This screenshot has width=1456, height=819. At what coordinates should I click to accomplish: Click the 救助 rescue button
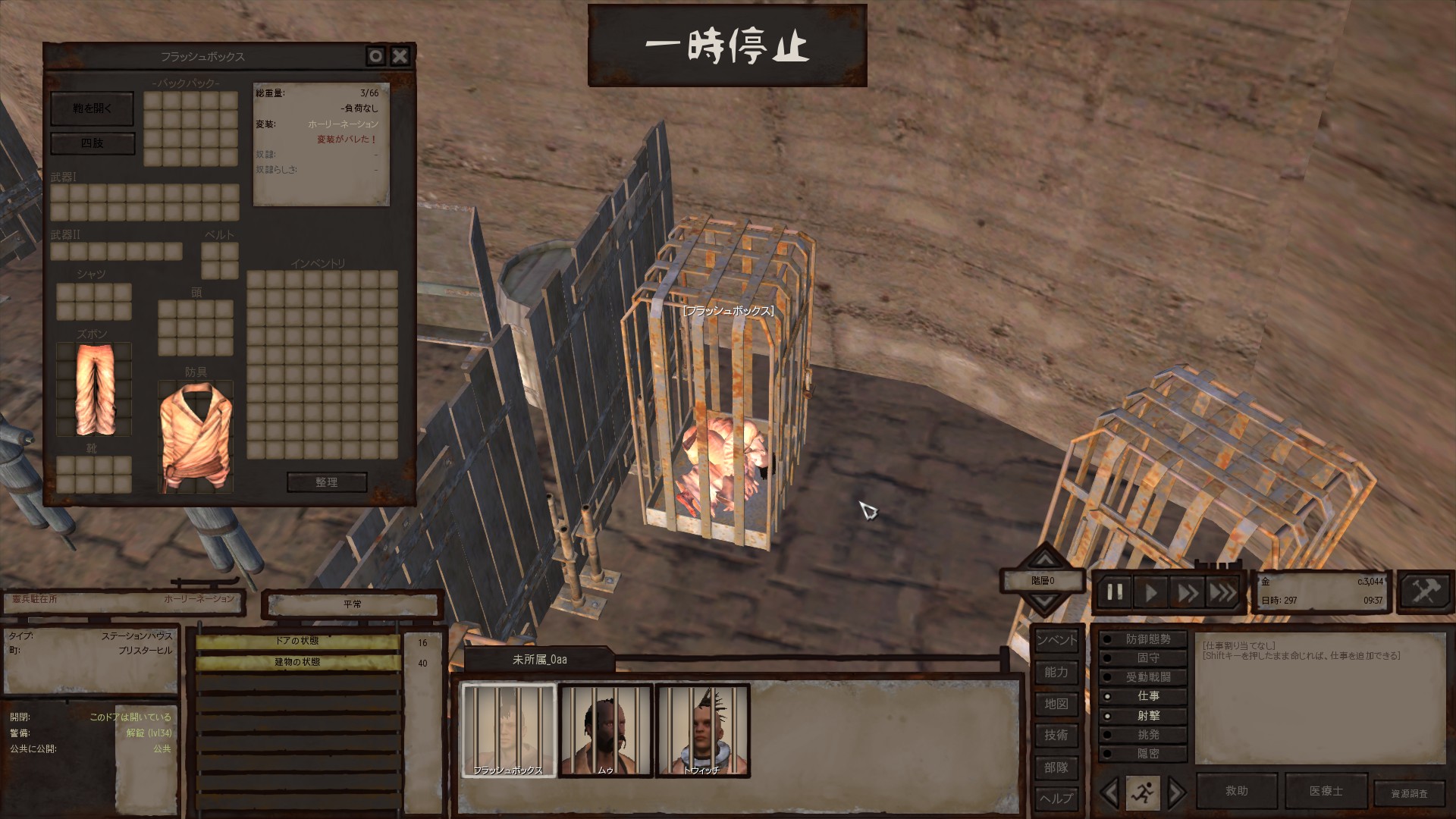pos(1236,791)
